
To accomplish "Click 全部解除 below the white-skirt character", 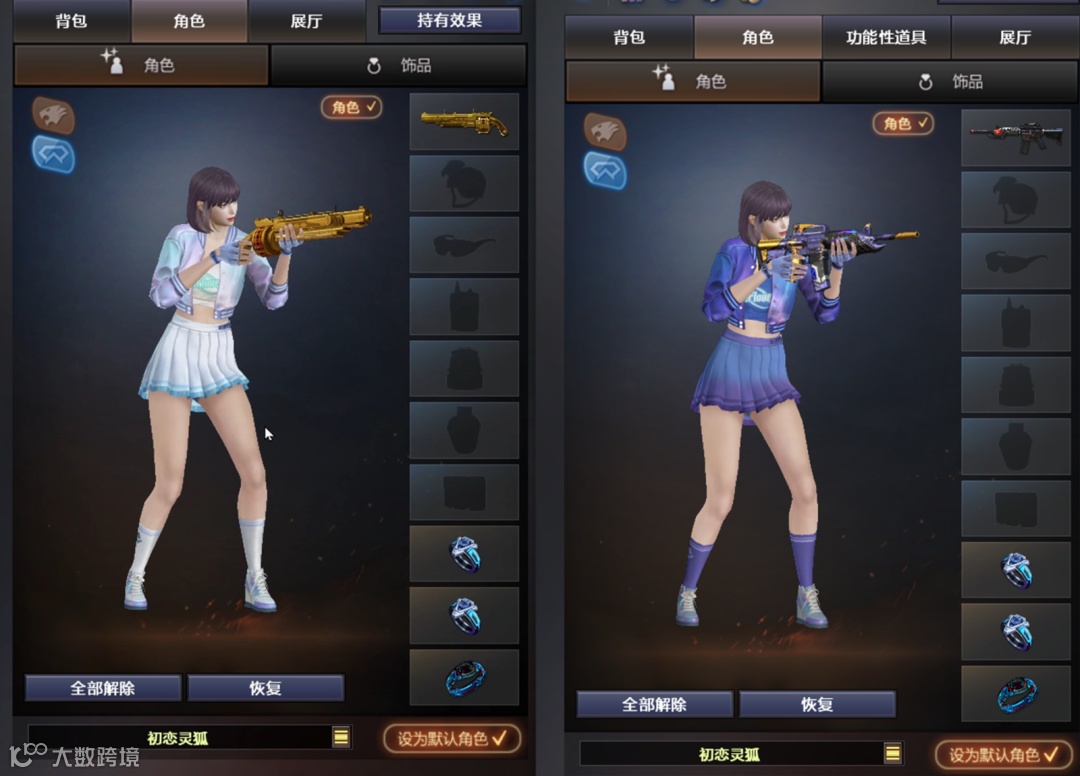I will click(x=103, y=688).
